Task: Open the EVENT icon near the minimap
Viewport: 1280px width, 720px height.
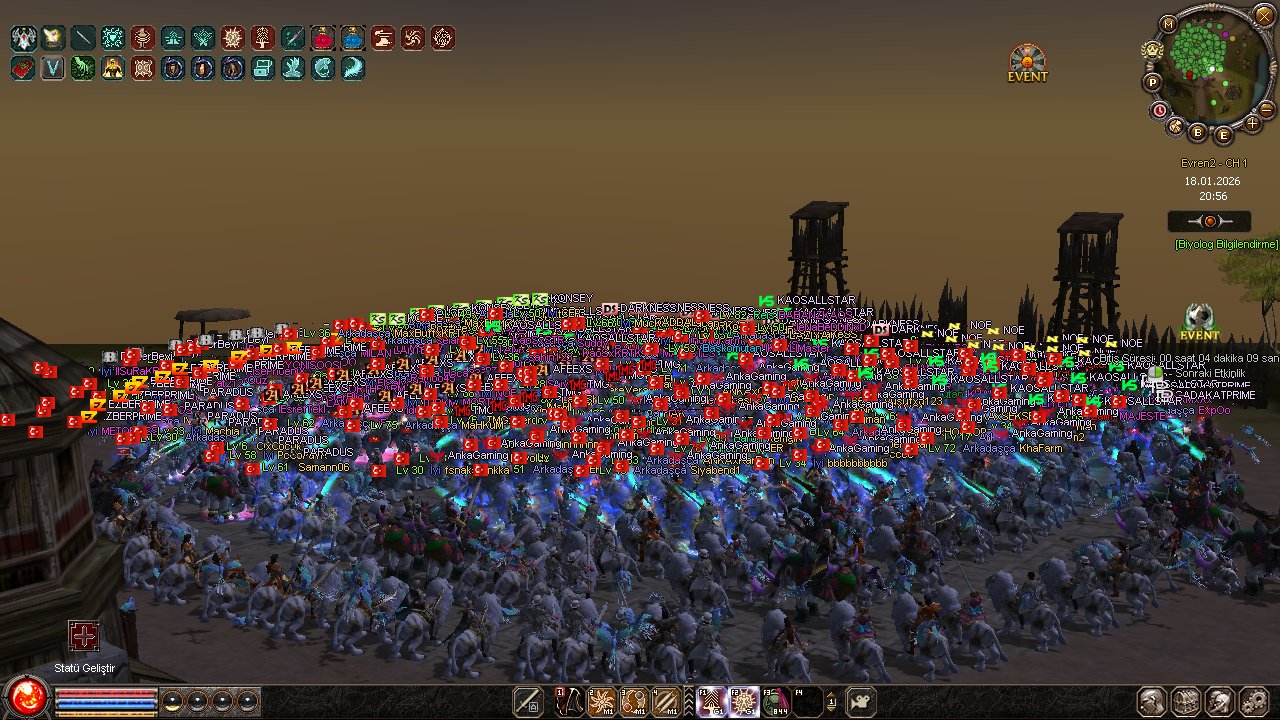Action: tap(1027, 63)
